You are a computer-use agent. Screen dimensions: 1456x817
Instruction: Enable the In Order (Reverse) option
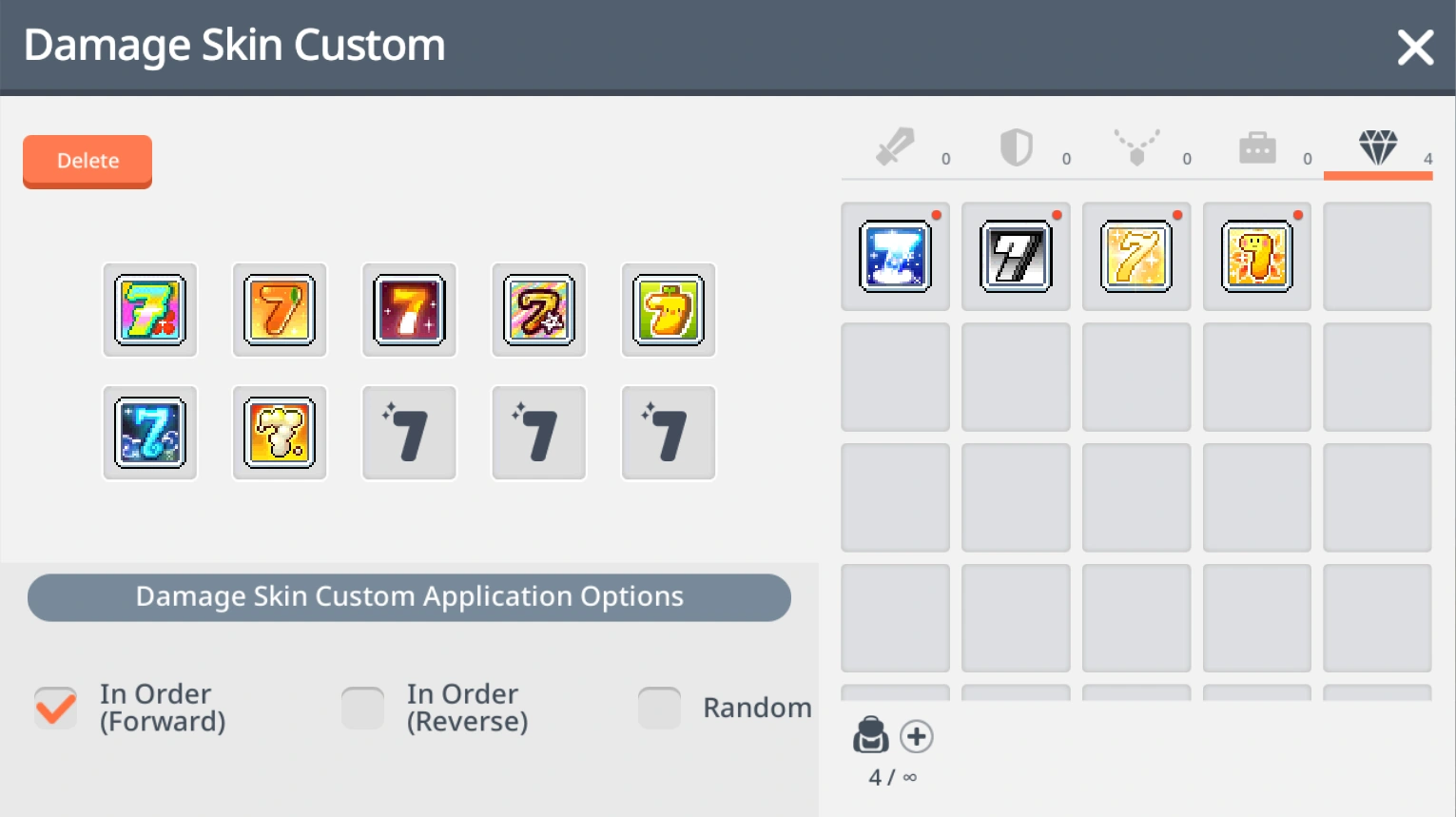pyautogui.click(x=362, y=707)
